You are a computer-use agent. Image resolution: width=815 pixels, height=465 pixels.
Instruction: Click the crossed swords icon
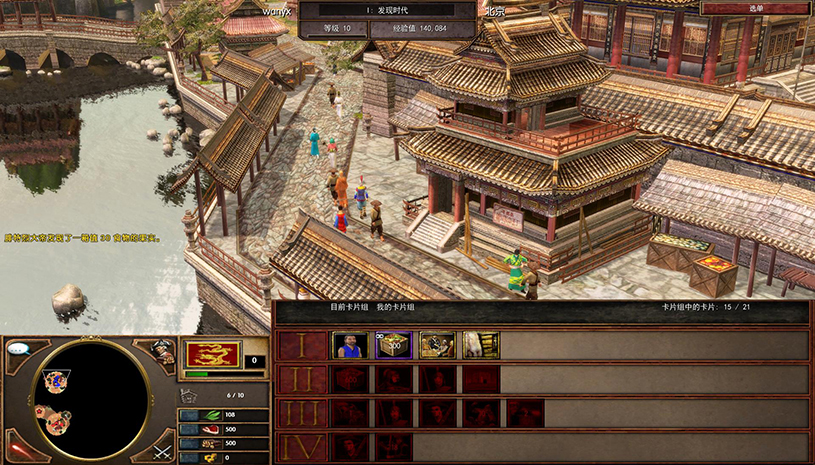[163, 451]
